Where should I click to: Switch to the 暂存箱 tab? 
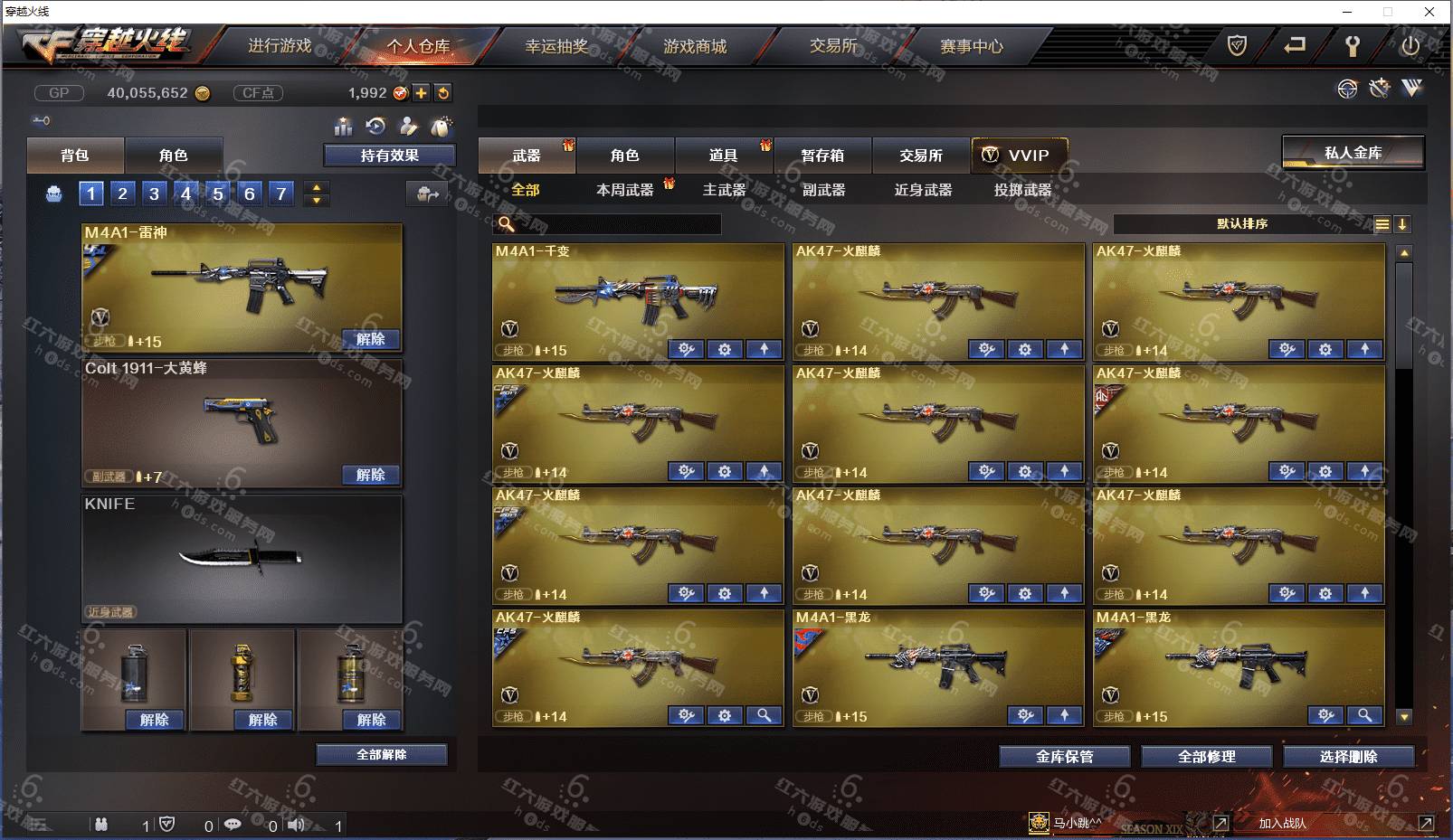(822, 156)
